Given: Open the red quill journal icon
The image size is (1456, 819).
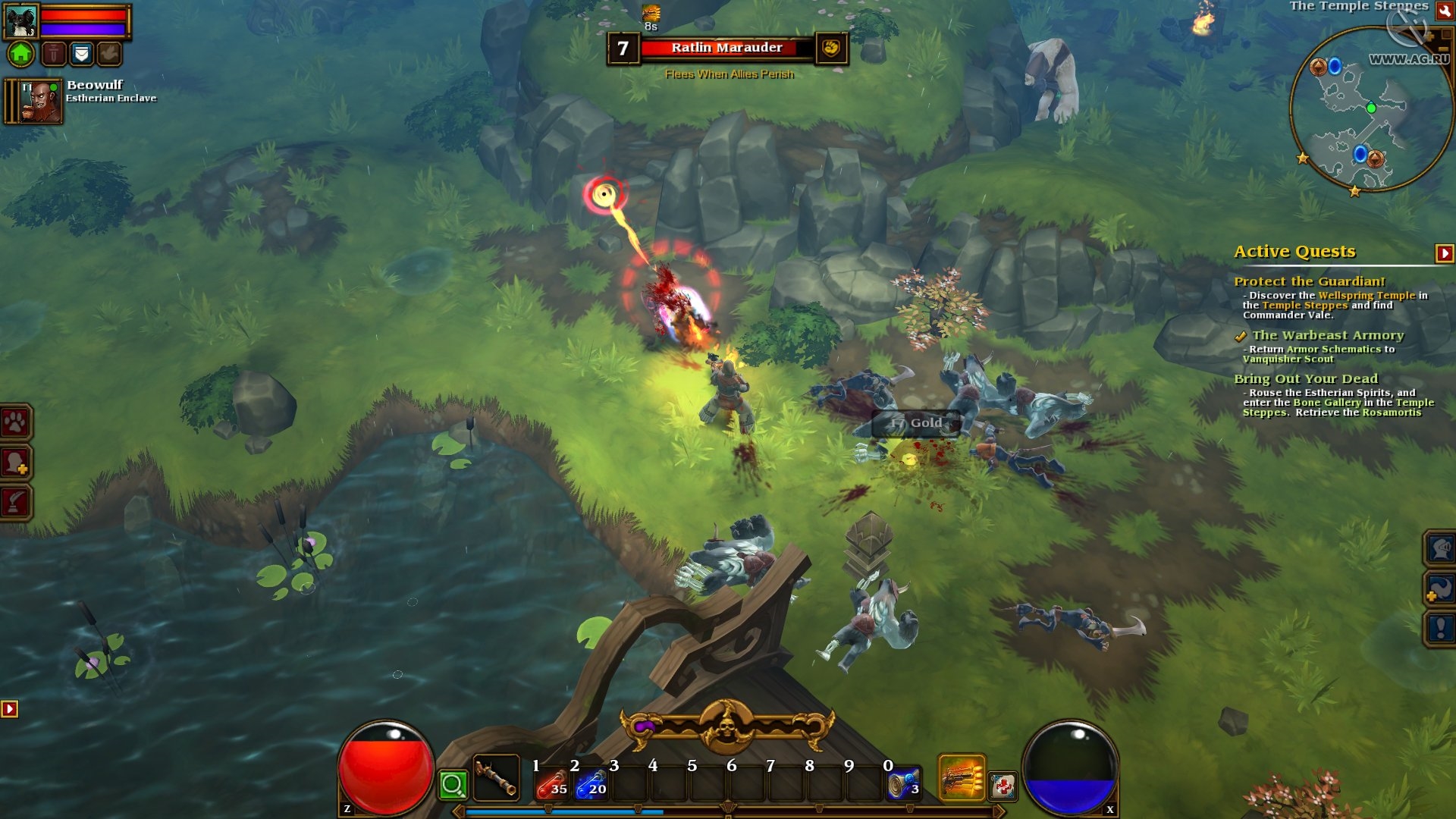Looking at the screenshot, I should click(16, 501).
